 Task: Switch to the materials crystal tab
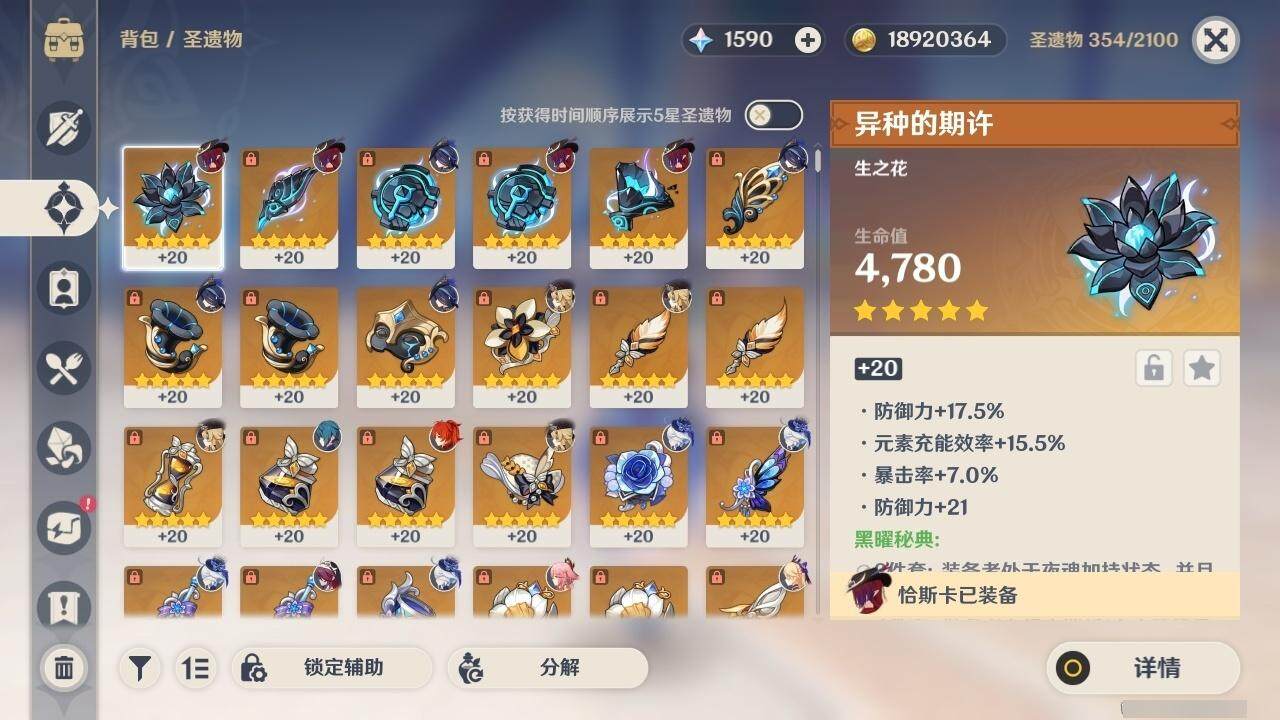tap(64, 447)
